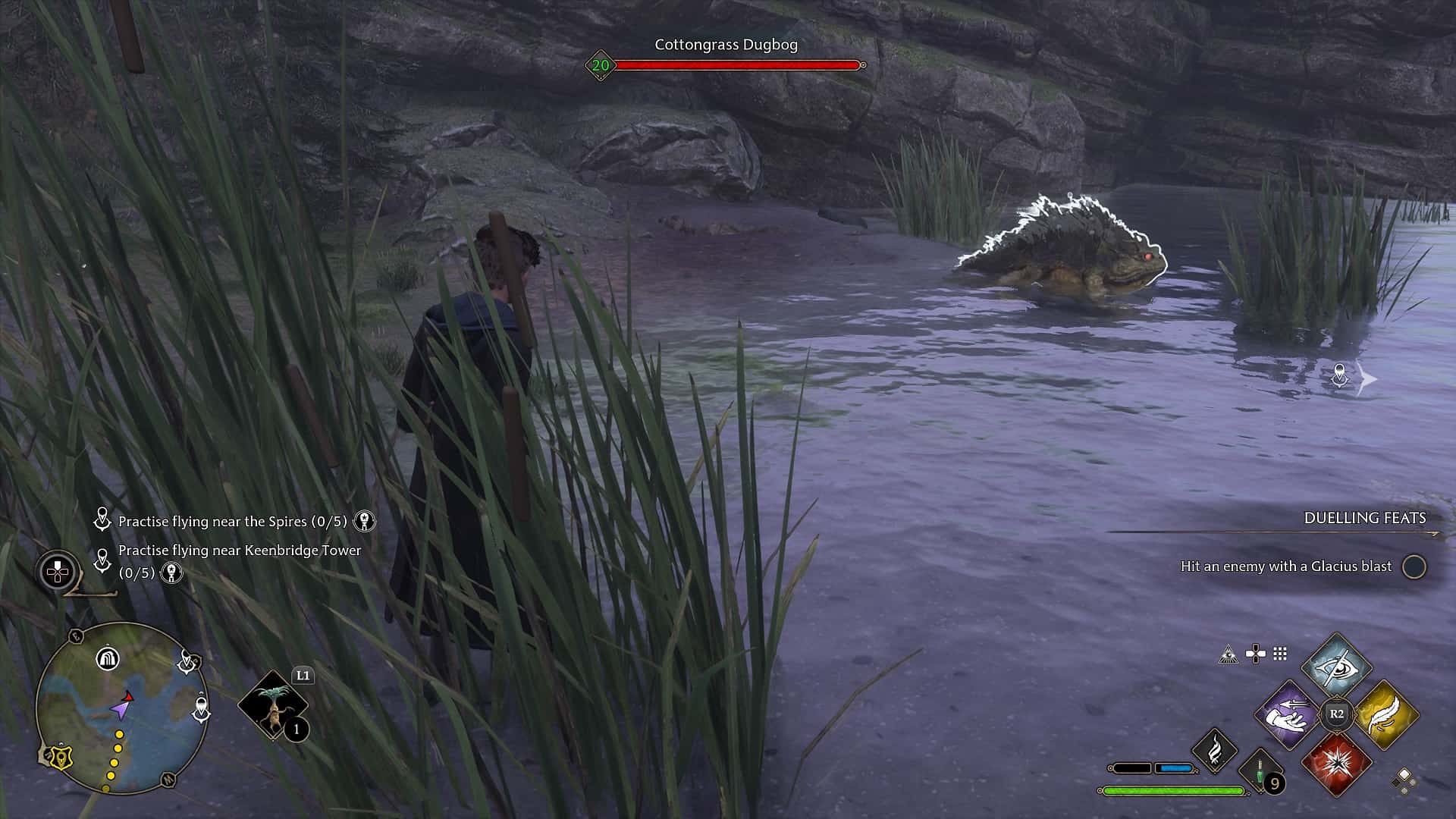The width and height of the screenshot is (1456, 819).
Task: Track 'Practise flying near the Spires' objective
Action: click(232, 522)
